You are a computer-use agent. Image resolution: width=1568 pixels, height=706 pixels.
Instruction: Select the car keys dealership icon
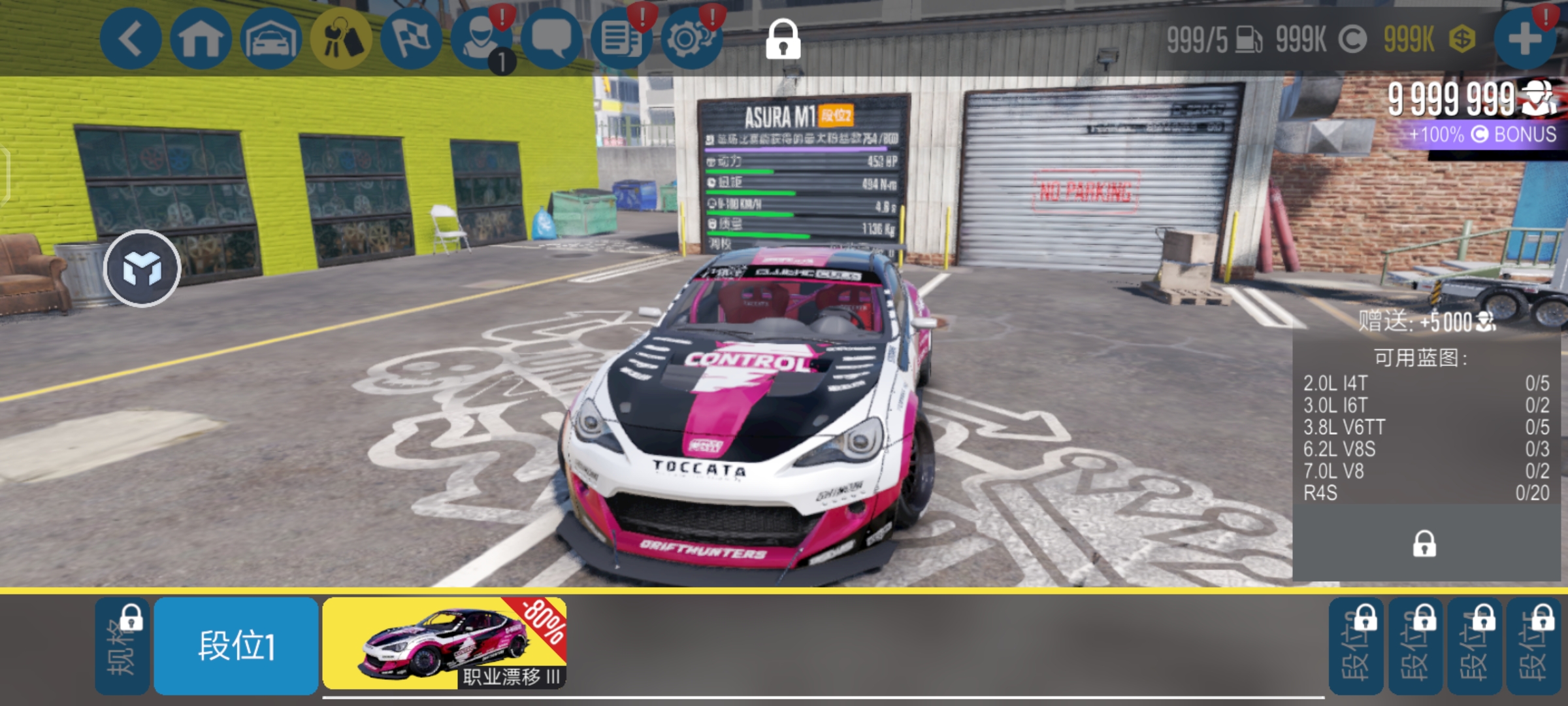tap(341, 39)
